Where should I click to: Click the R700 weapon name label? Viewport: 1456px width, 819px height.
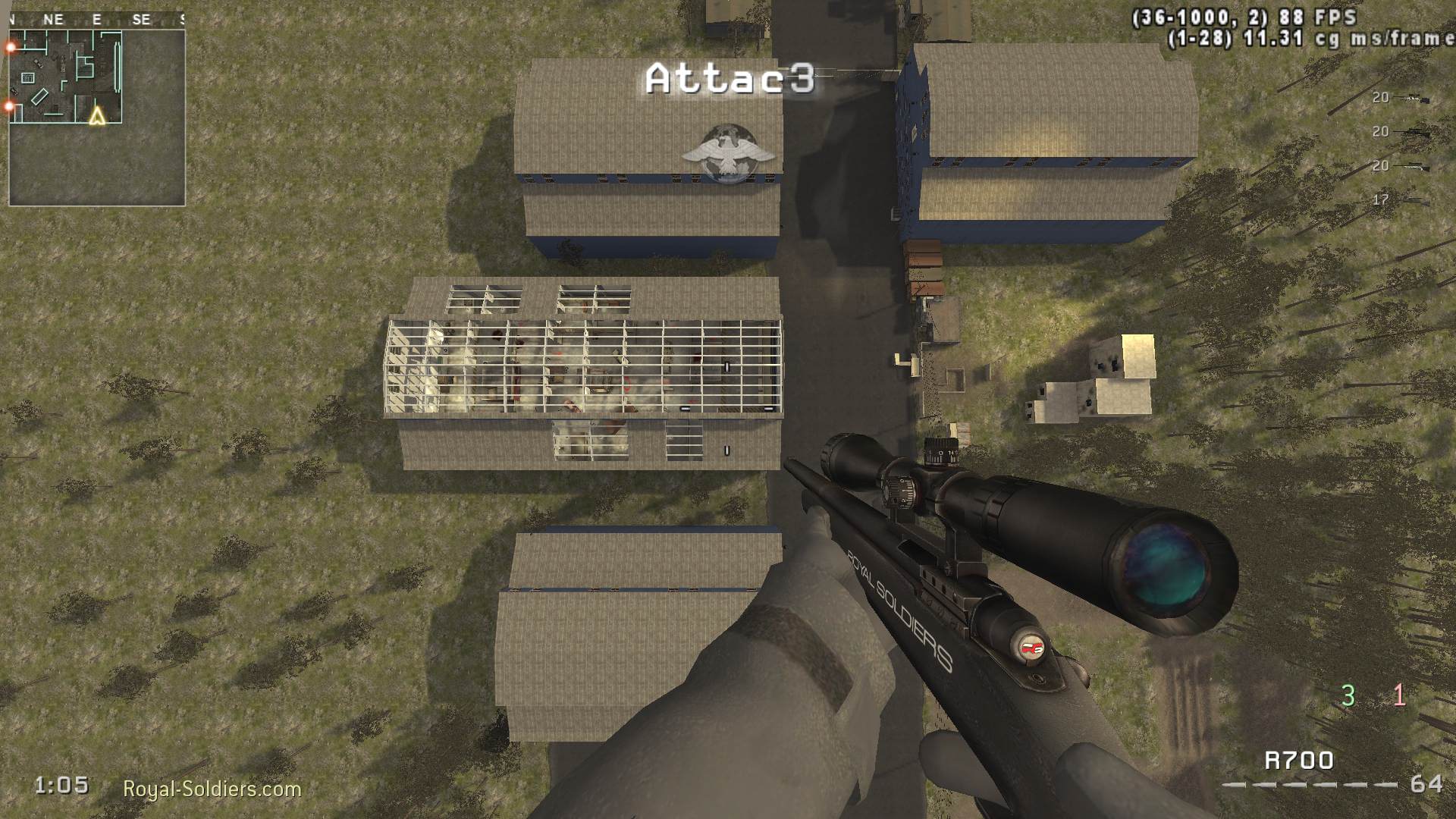click(1299, 759)
